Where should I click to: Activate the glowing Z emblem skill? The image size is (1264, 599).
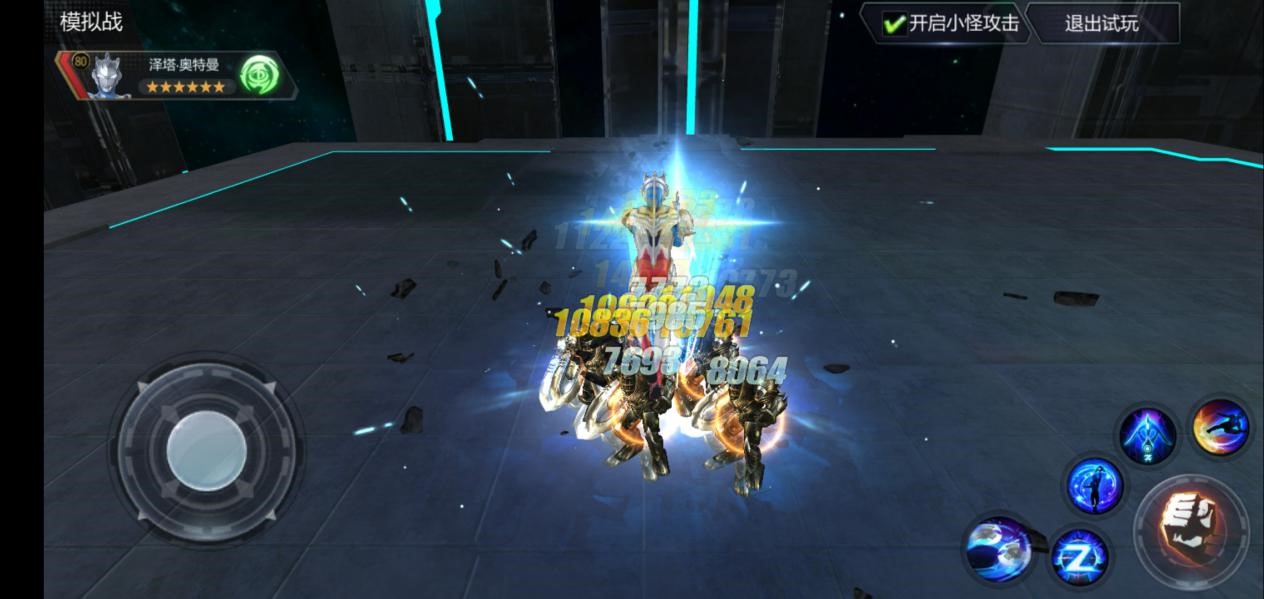point(1080,556)
